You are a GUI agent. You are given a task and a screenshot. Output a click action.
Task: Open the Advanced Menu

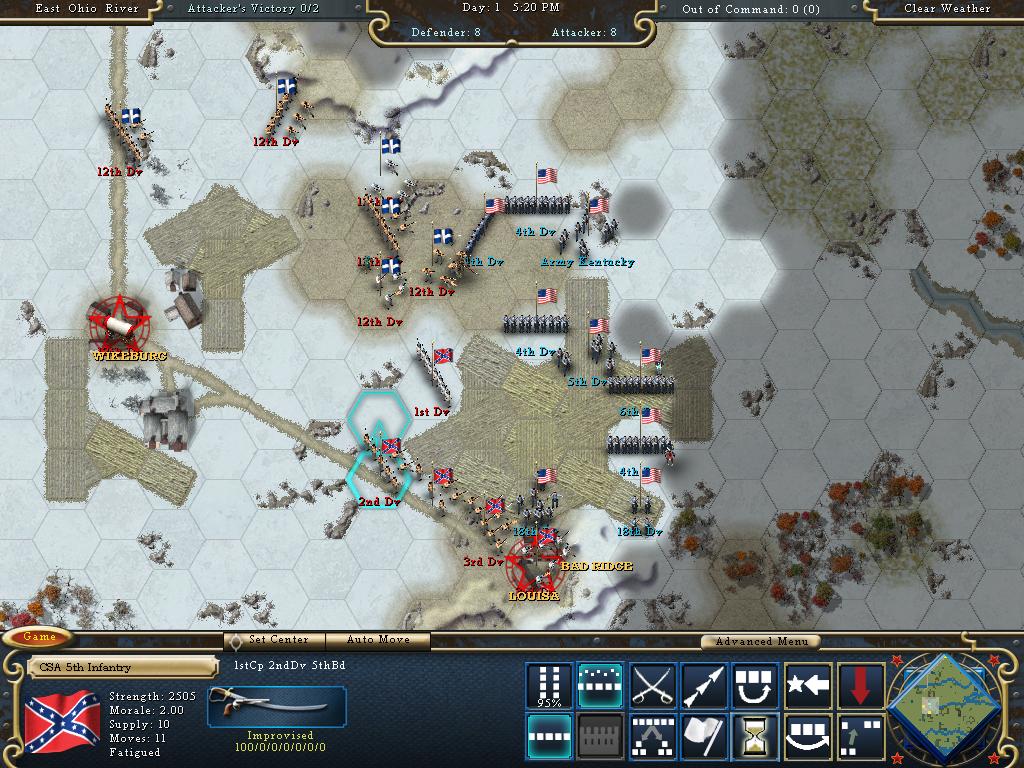pyautogui.click(x=758, y=641)
